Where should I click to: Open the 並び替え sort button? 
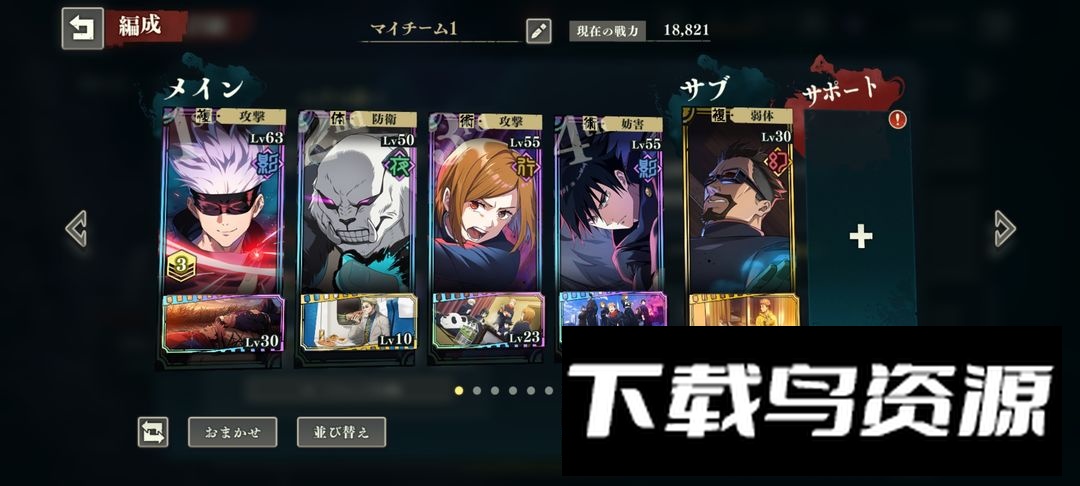click(x=341, y=432)
